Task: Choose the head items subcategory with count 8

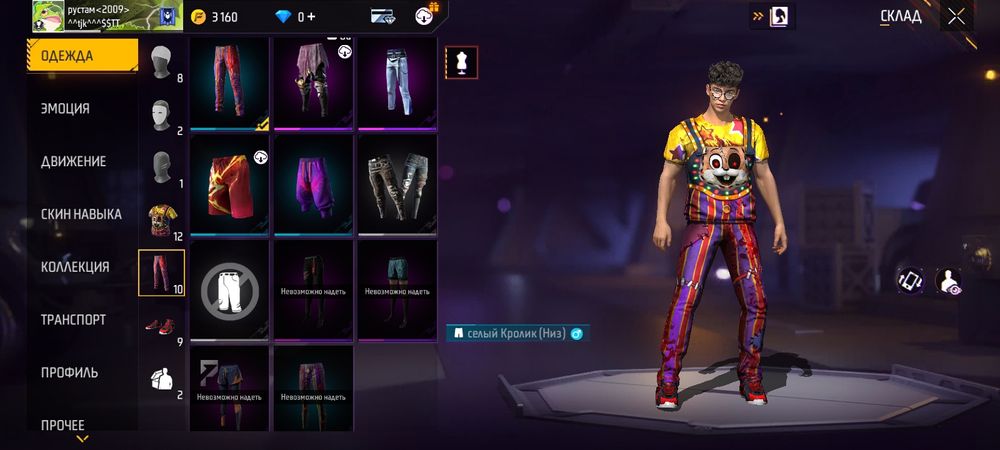Action: pos(163,64)
